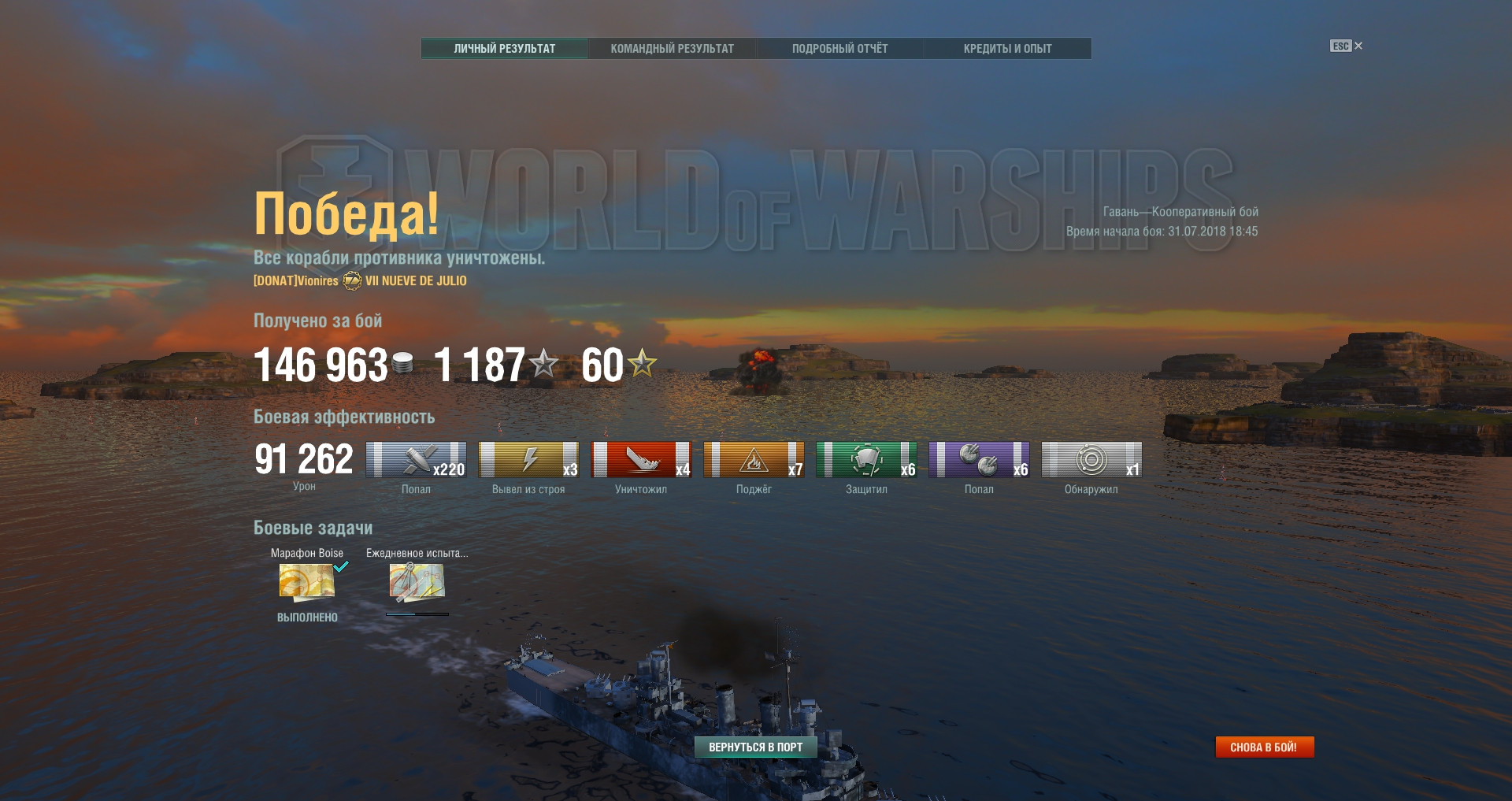Close the results screen with ESC X

click(1347, 46)
